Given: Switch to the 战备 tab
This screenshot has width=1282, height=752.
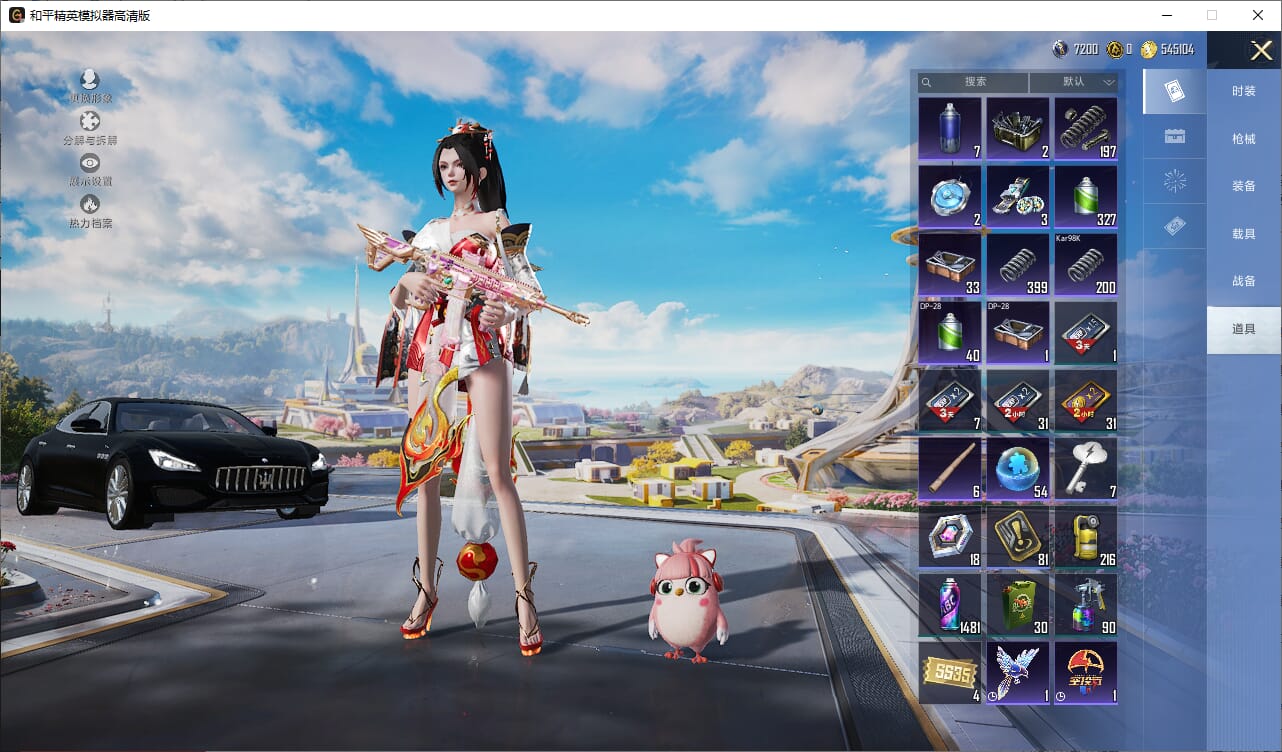Looking at the screenshot, I should (1243, 281).
